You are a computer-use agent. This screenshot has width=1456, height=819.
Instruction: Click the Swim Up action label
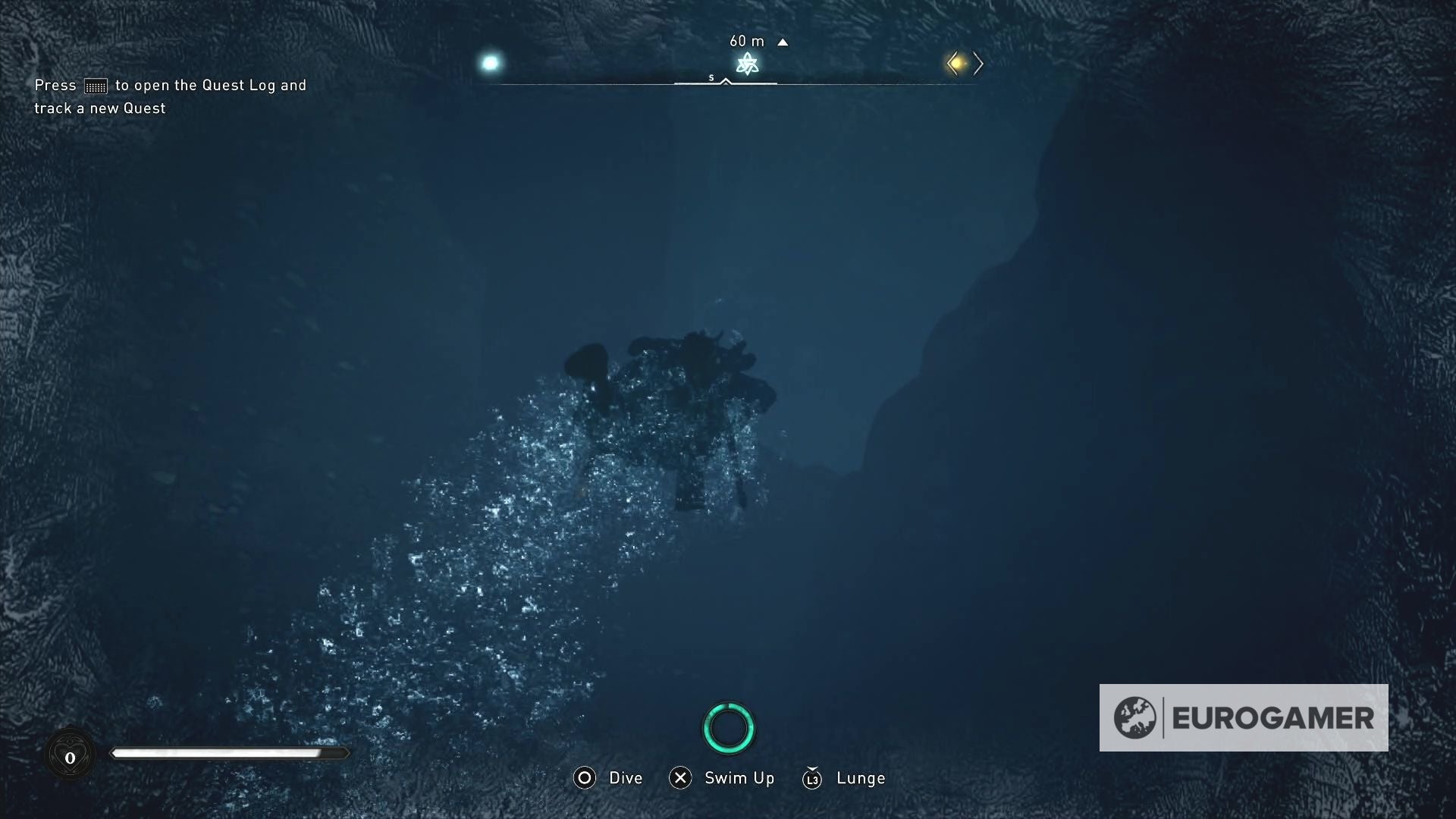click(x=739, y=778)
